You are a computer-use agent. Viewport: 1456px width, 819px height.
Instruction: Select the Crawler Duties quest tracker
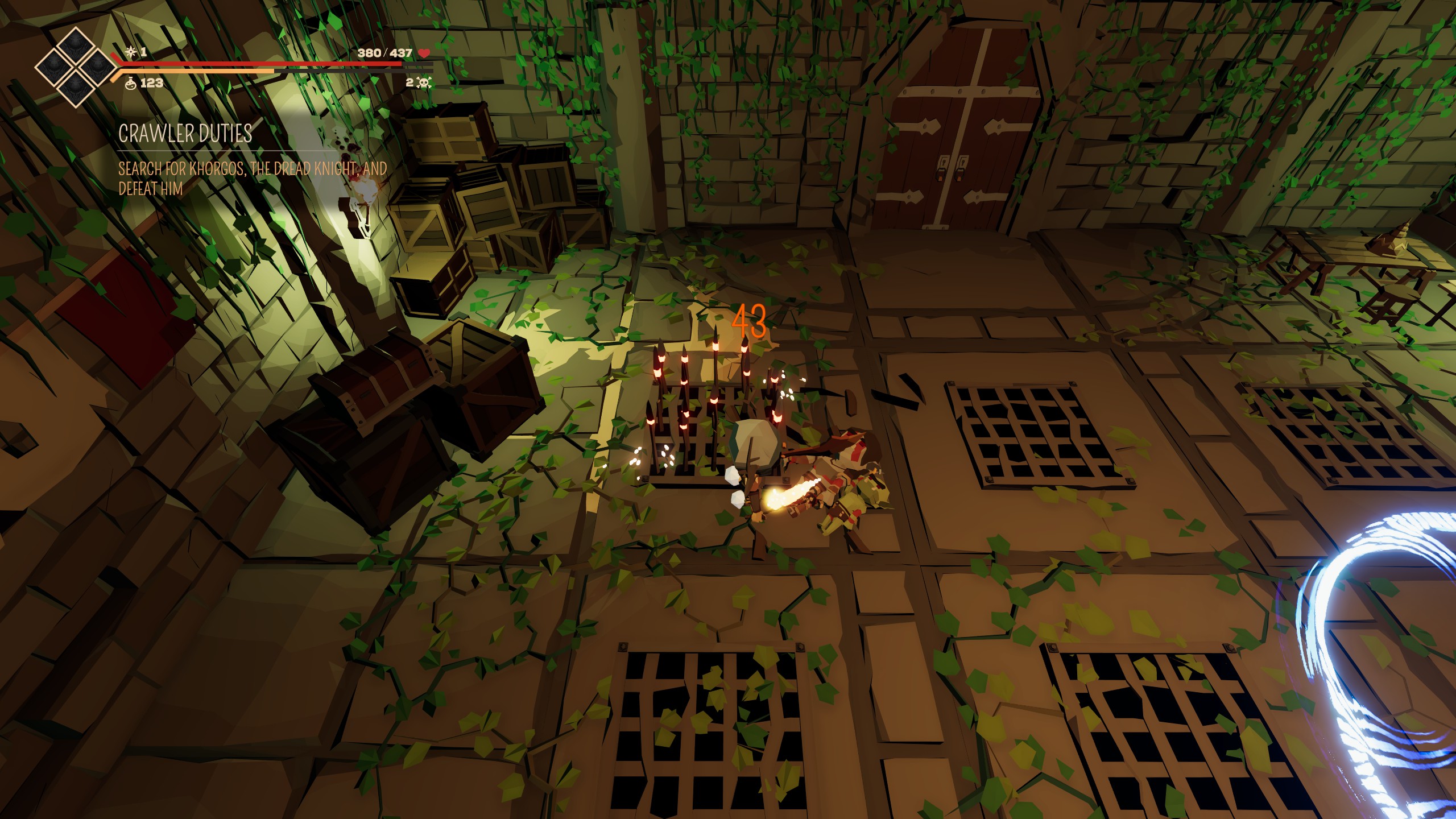(185, 134)
